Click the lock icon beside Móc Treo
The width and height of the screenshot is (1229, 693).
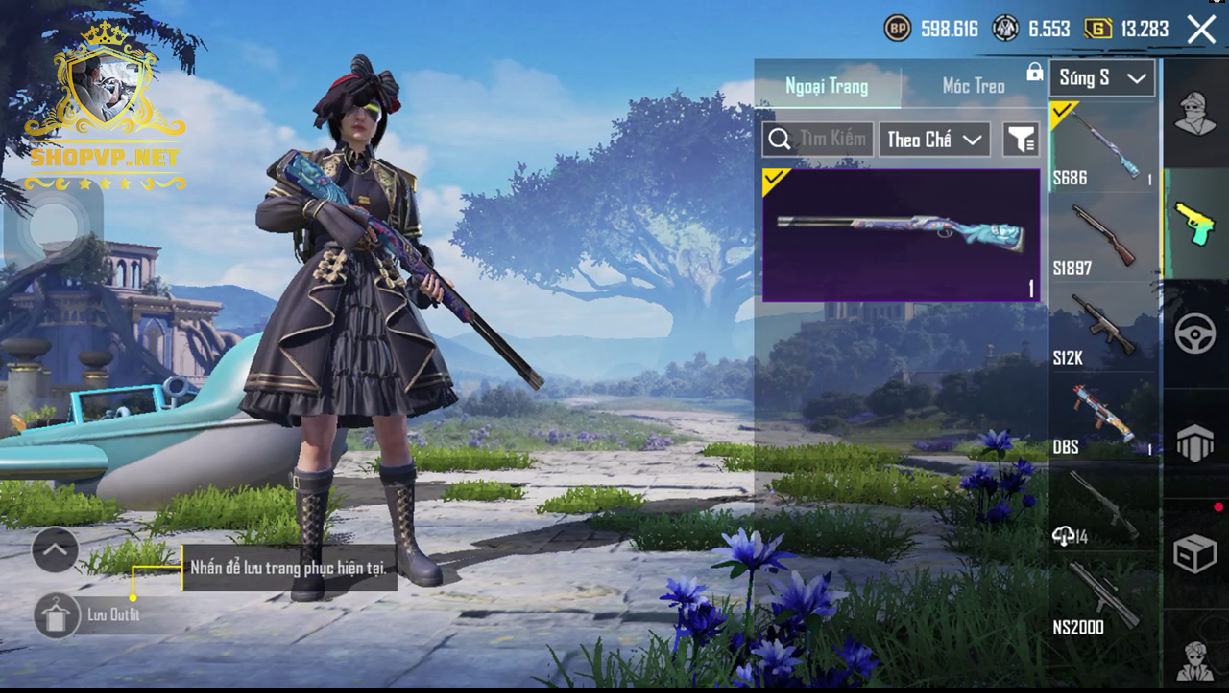pyautogui.click(x=1034, y=73)
